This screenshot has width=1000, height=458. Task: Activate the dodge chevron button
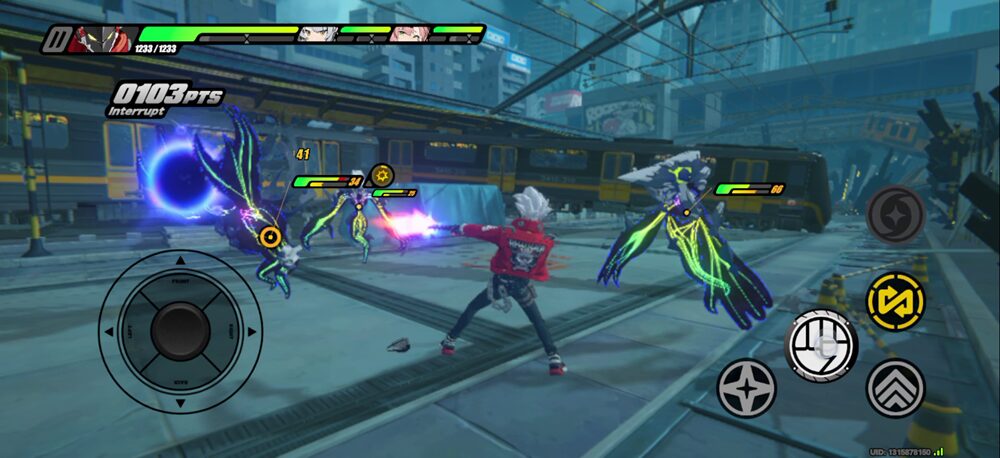(895, 388)
